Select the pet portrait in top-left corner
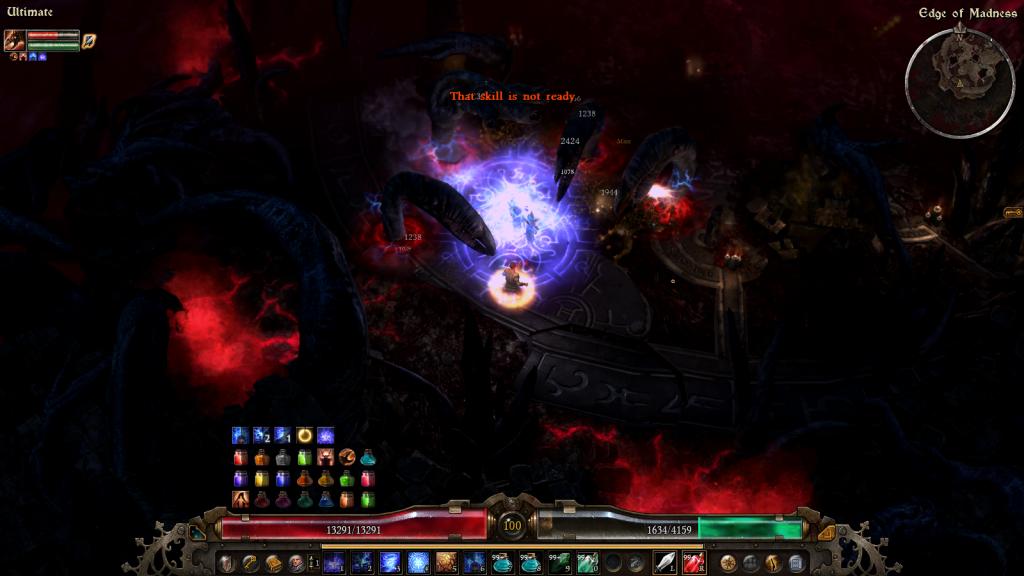The width and height of the screenshot is (1024, 576). click(x=14, y=40)
